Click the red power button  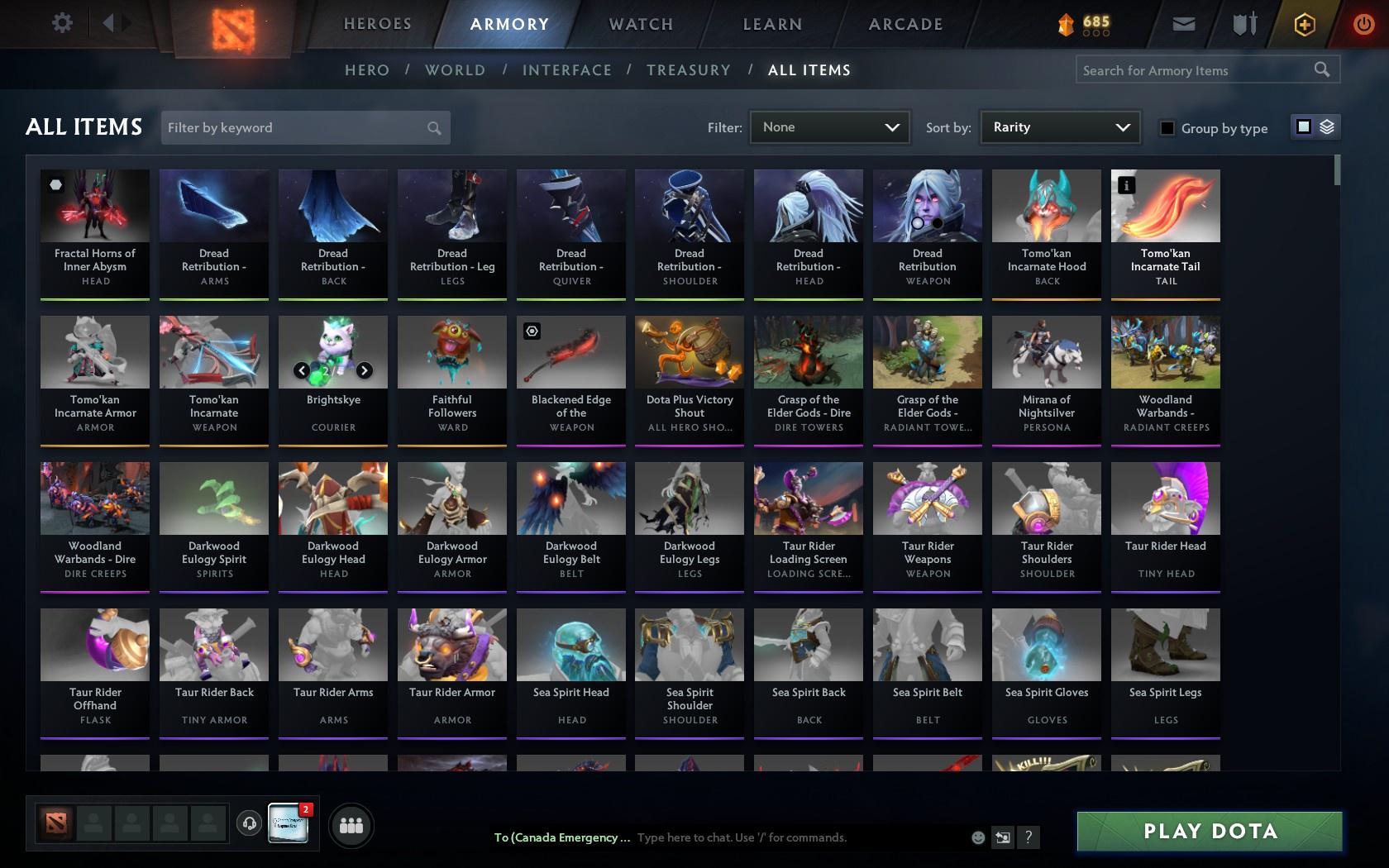point(1364,22)
